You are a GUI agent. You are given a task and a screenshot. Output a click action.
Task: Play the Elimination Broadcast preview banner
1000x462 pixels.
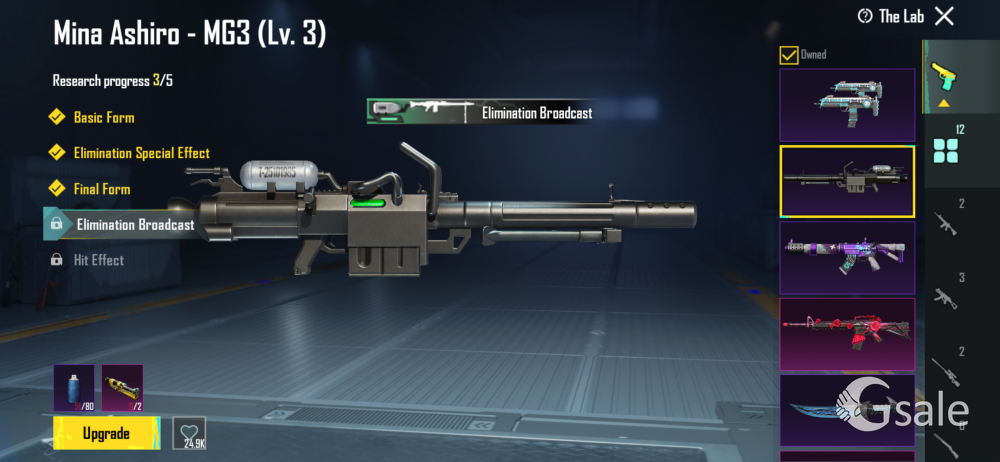(x=484, y=112)
